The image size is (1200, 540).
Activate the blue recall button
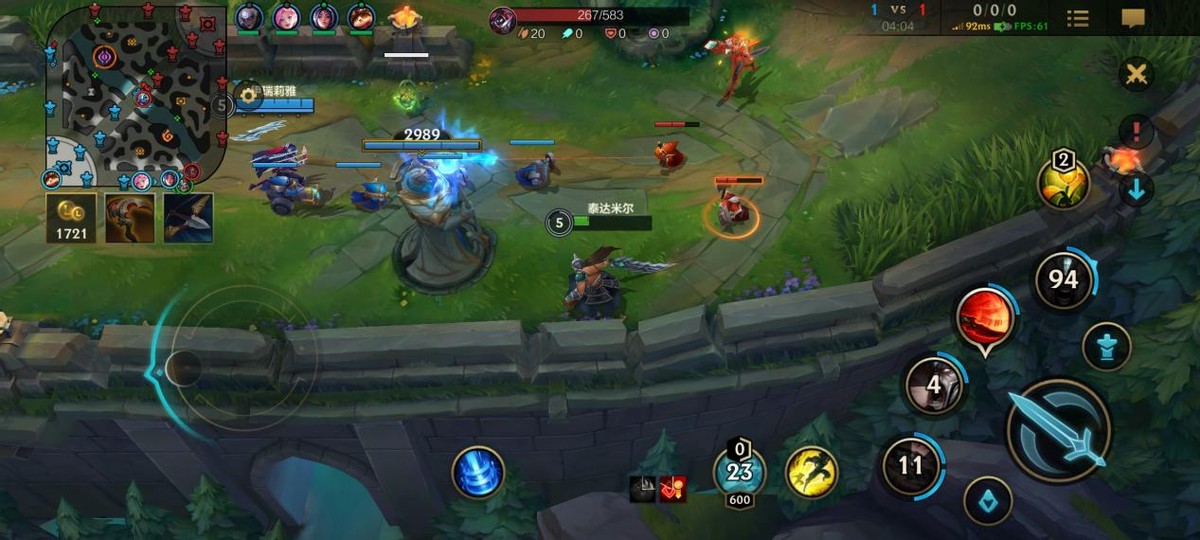478,472
